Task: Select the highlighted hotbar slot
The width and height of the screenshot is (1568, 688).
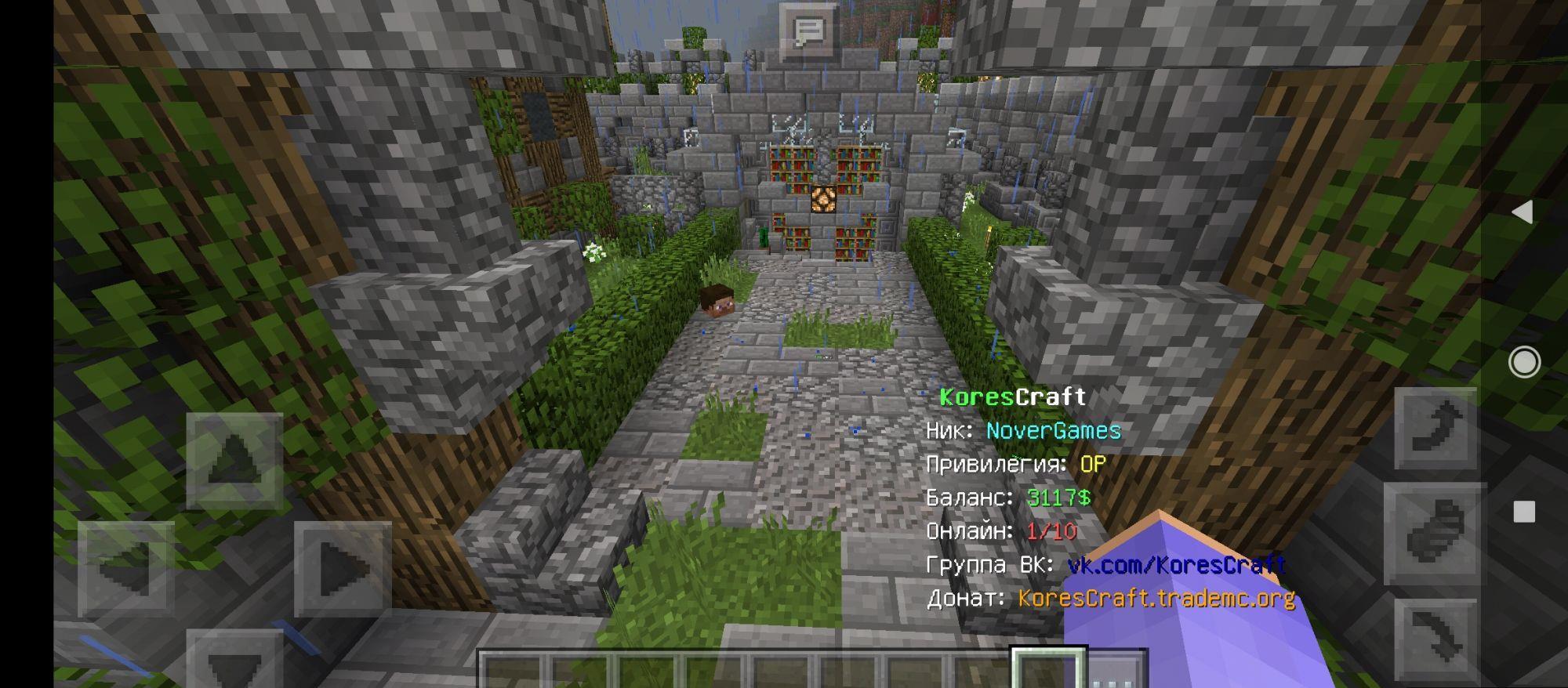Action: tap(1048, 670)
